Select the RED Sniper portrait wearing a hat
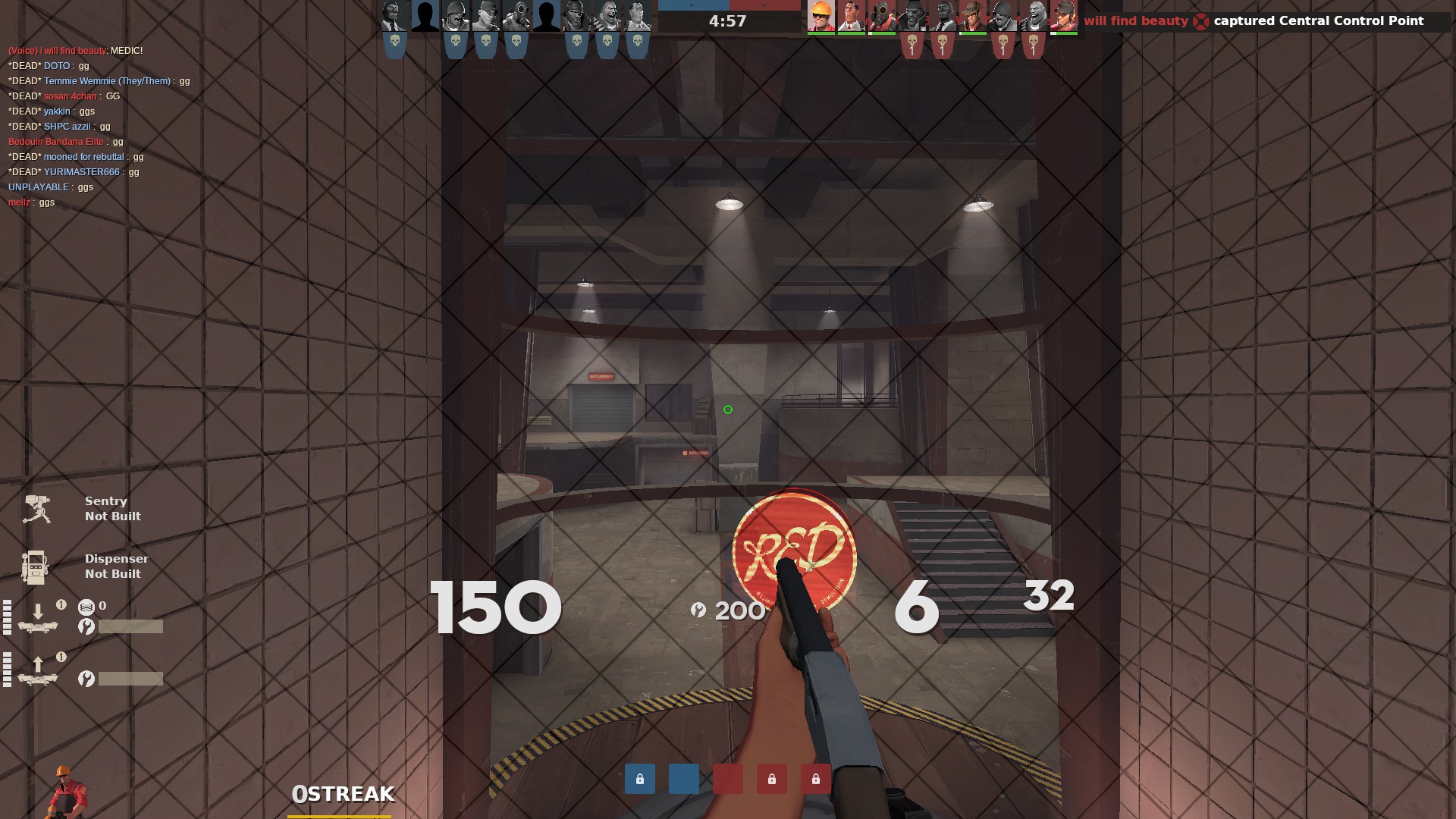 coord(972,16)
